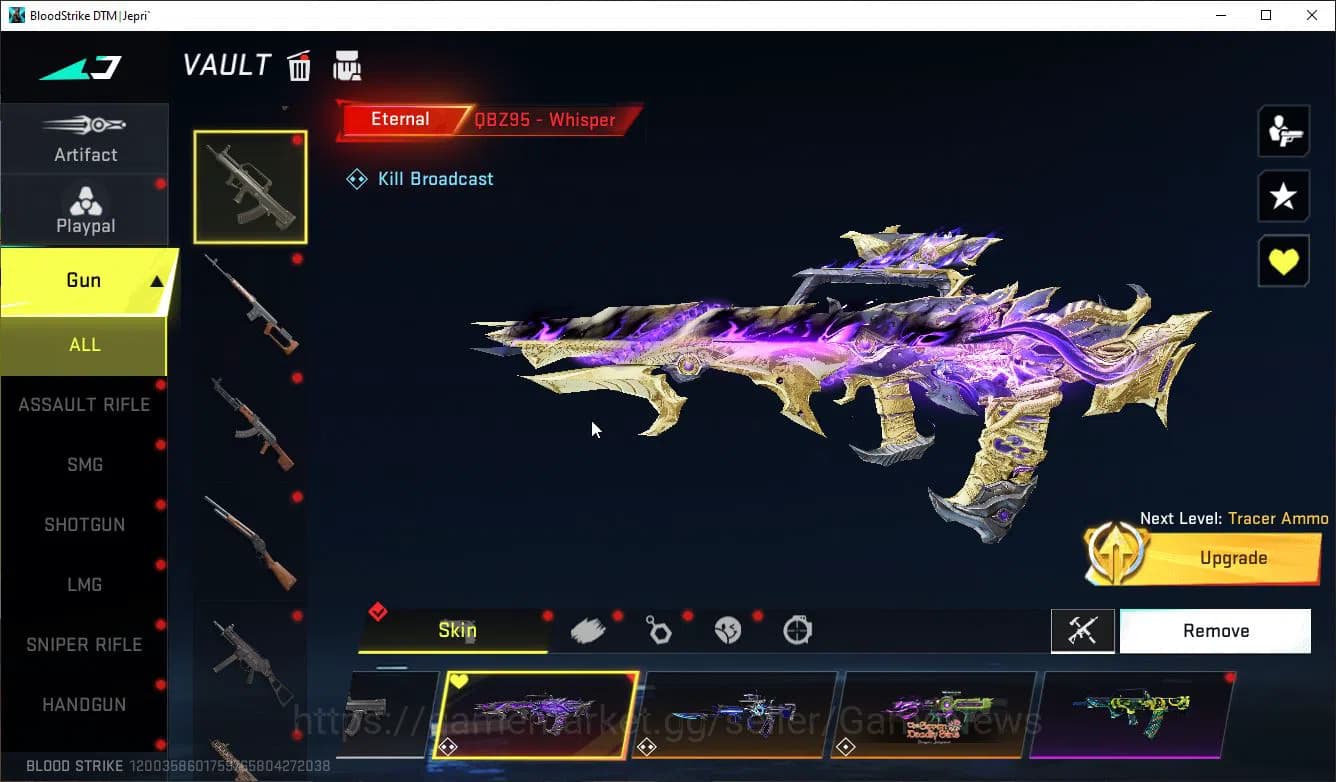The image size is (1336, 782).
Task: Toggle the yellow heart favorite icon
Action: click(x=1283, y=261)
